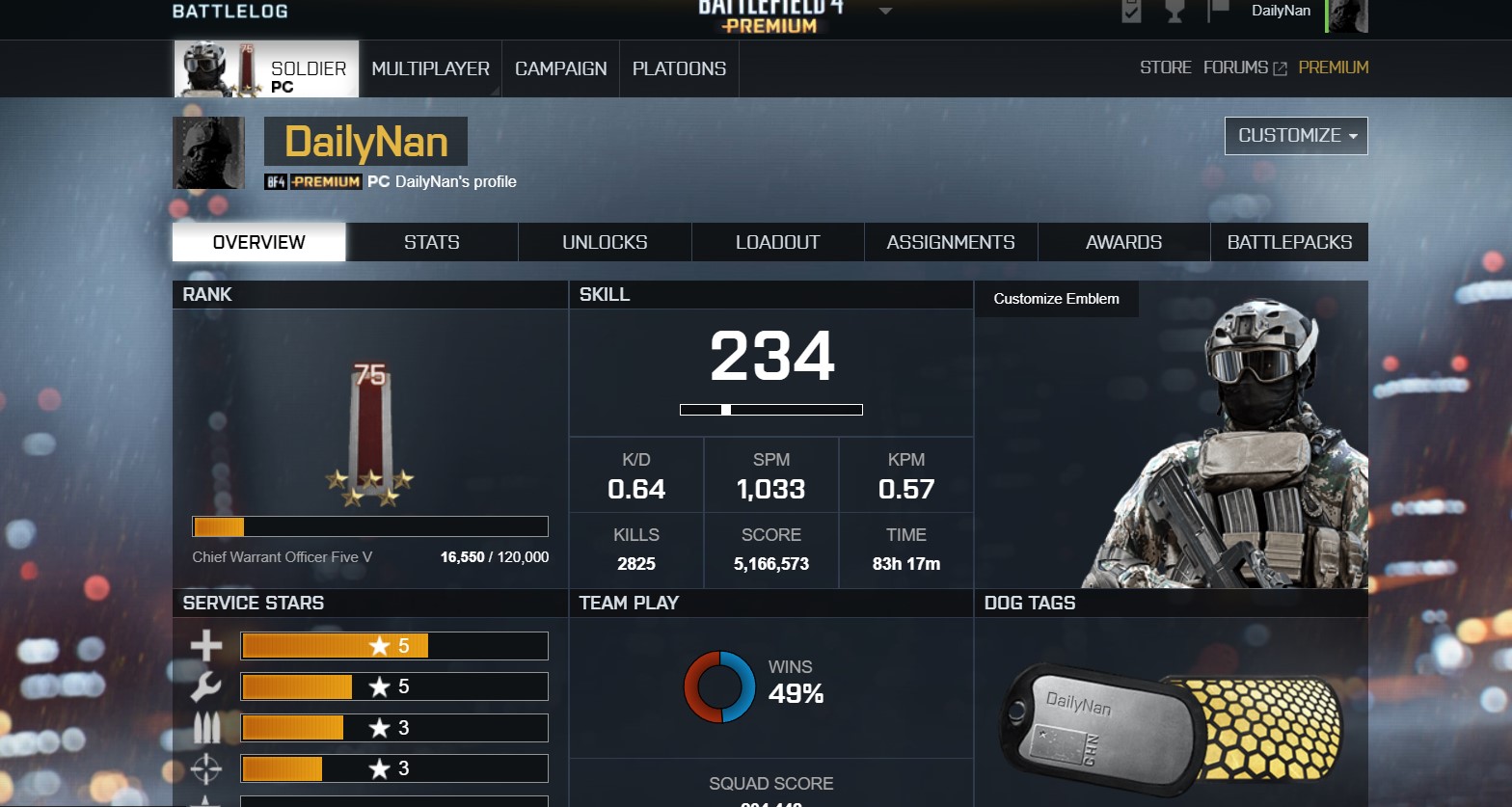Open the Customize dropdown
The image size is (1512, 807).
point(1296,136)
